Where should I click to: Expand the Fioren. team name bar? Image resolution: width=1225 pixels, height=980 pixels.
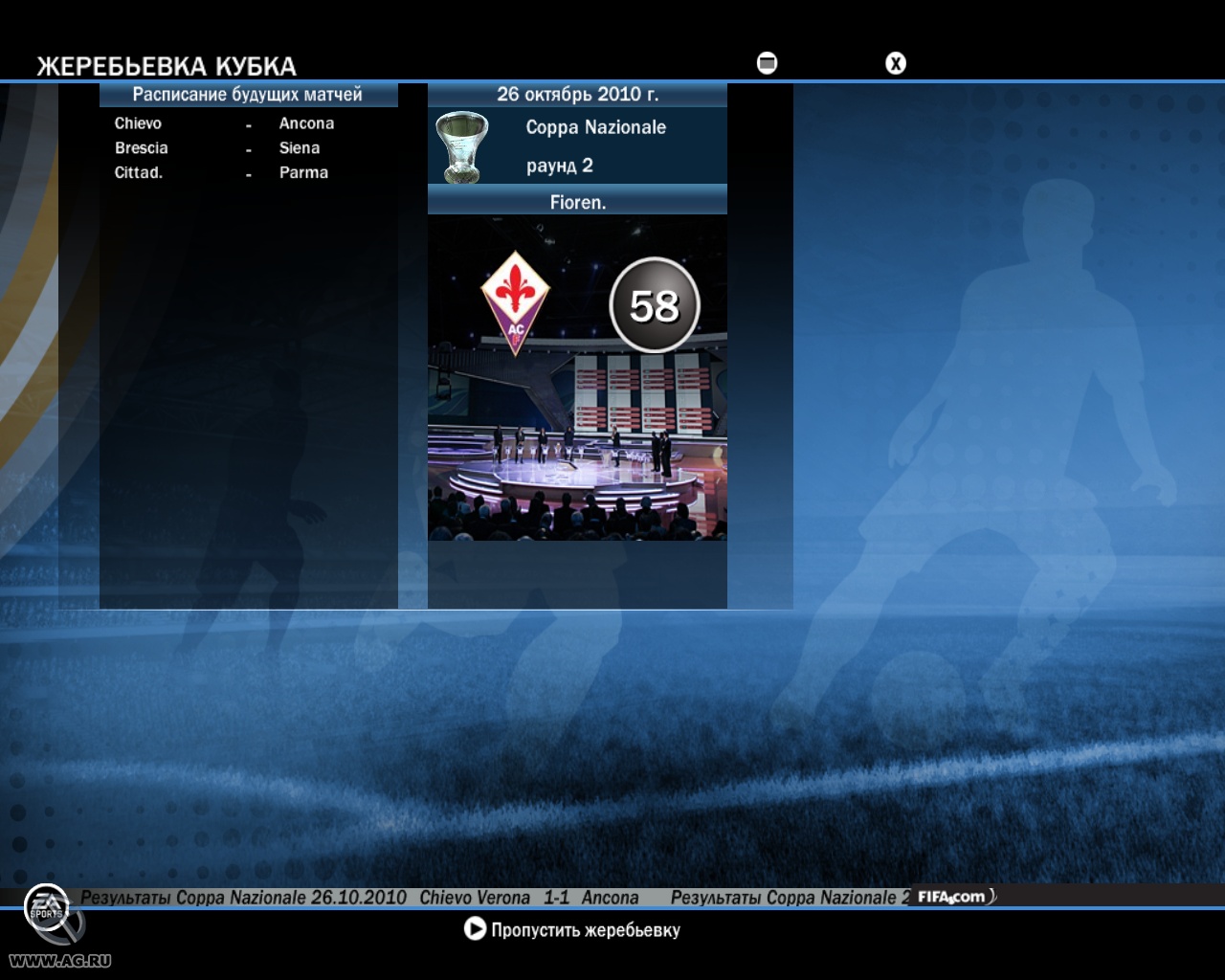pyautogui.click(x=578, y=201)
